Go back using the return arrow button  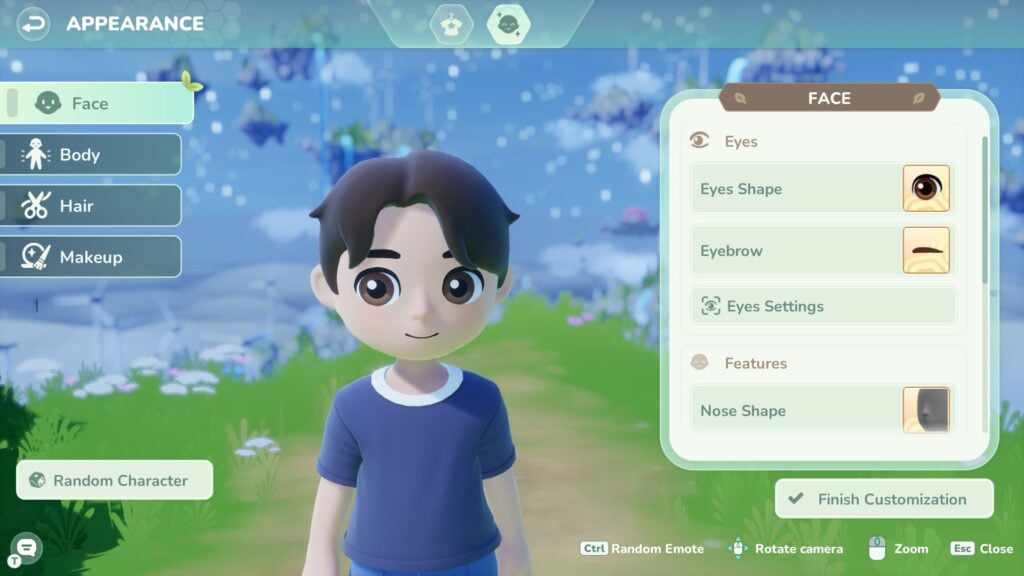click(33, 22)
